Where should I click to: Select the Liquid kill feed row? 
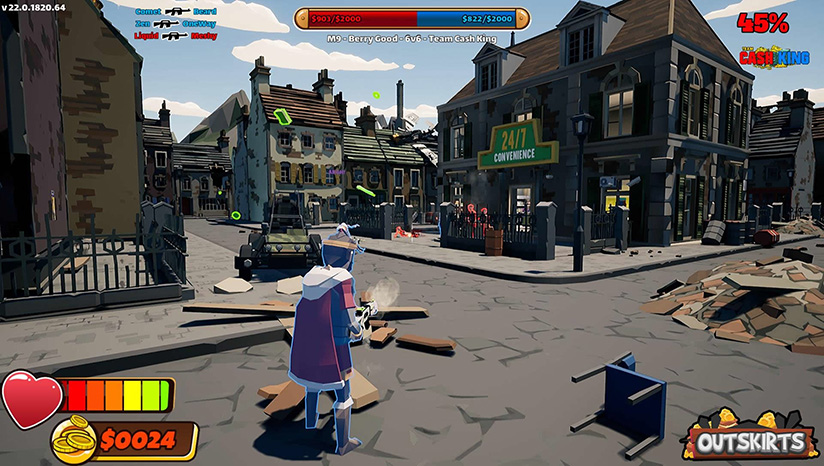point(175,35)
